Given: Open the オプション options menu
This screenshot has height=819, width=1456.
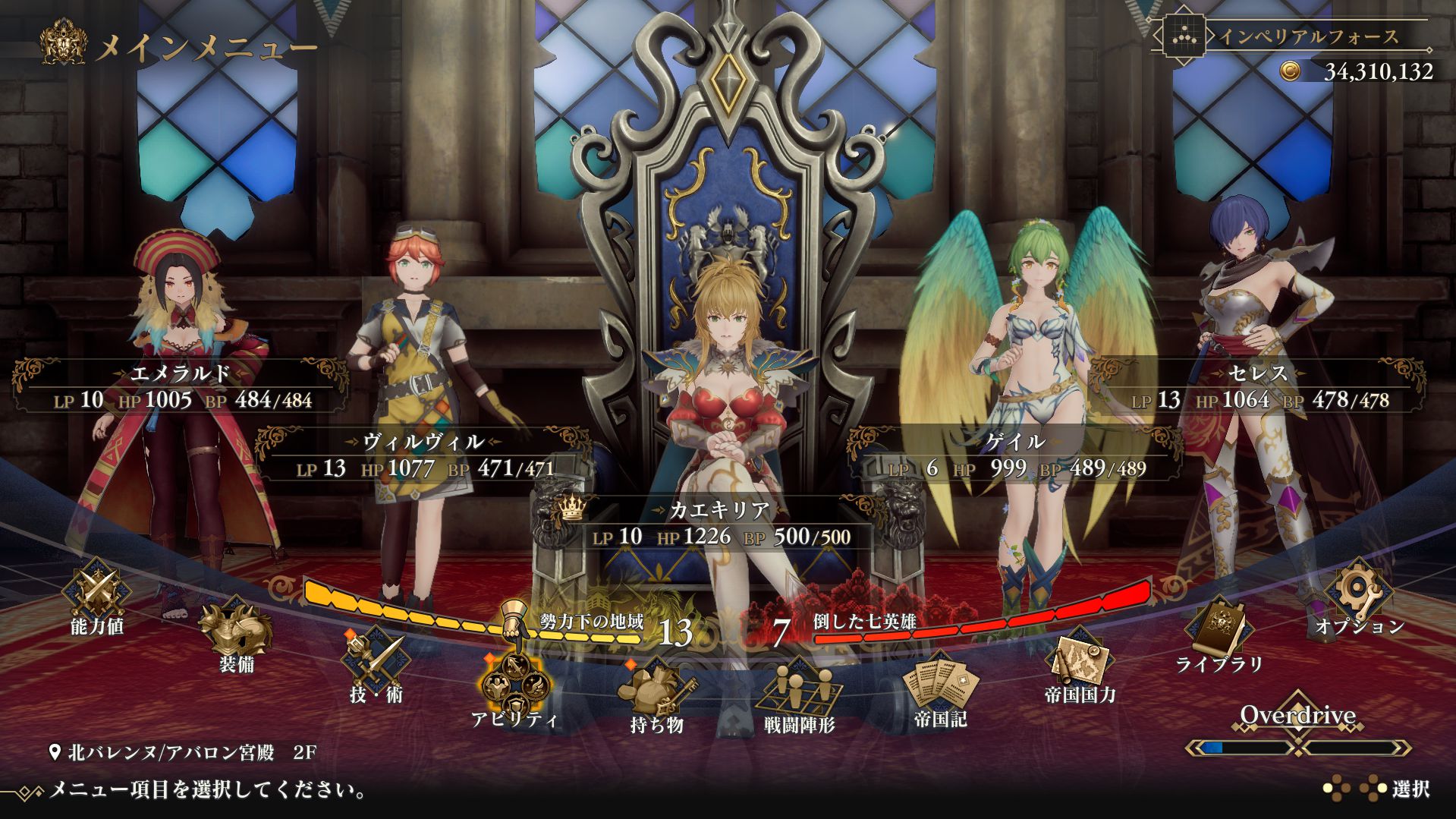Looking at the screenshot, I should click(x=1359, y=595).
